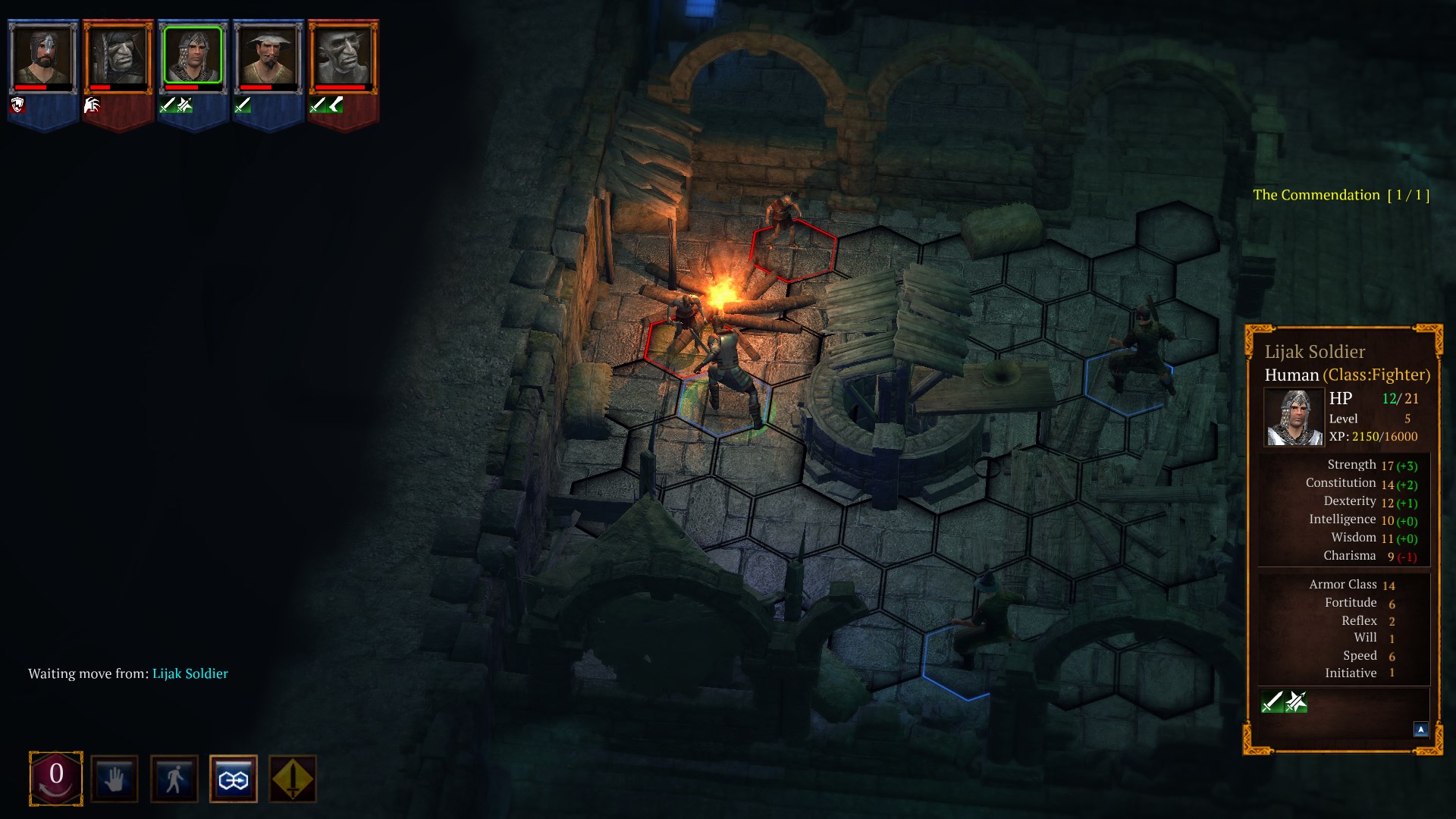Viewport: 1456px width, 819px height.
Task: Click the hex movement icon in the toolbar
Action: (234, 778)
